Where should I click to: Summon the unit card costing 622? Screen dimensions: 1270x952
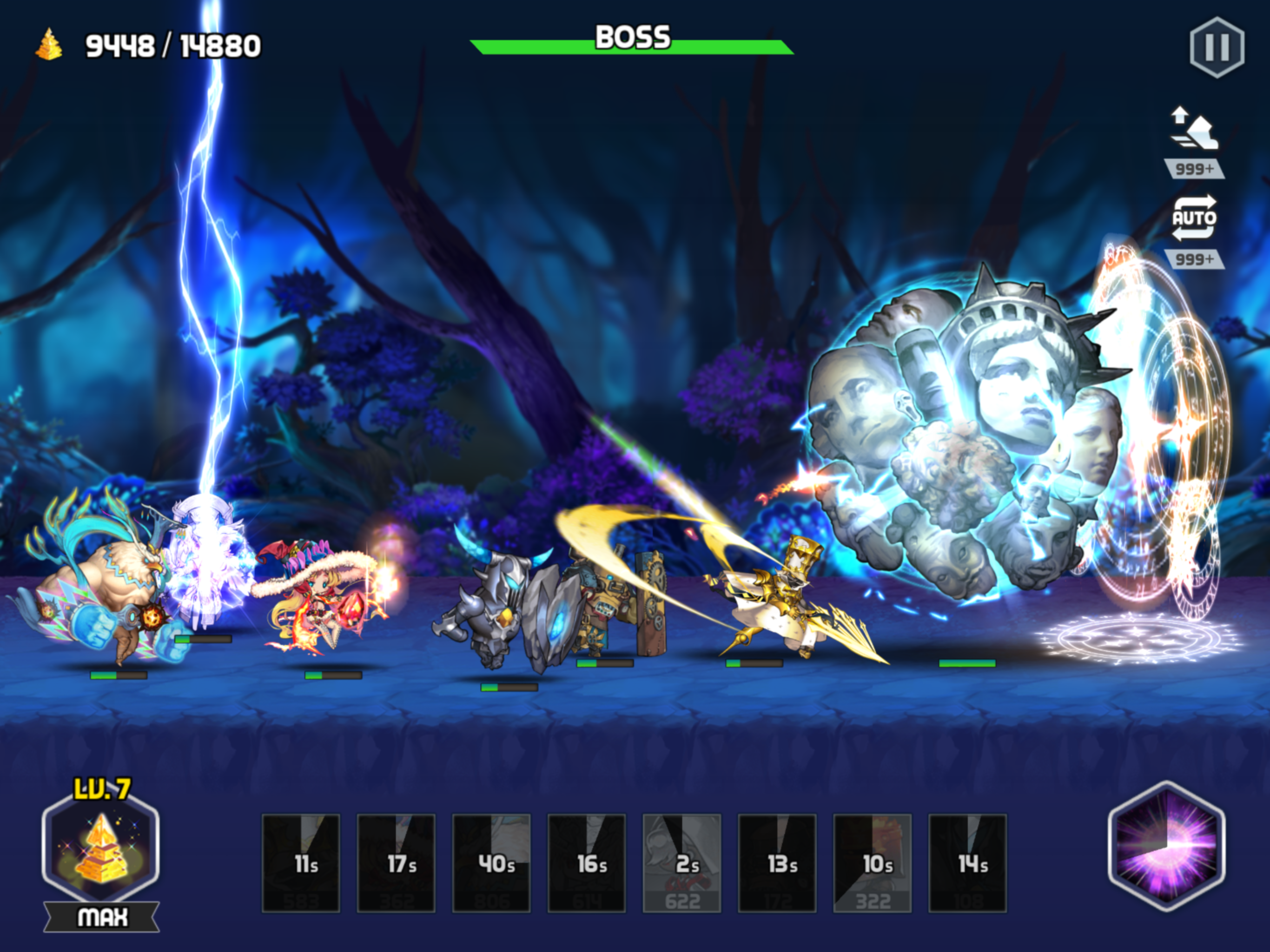coord(682,863)
